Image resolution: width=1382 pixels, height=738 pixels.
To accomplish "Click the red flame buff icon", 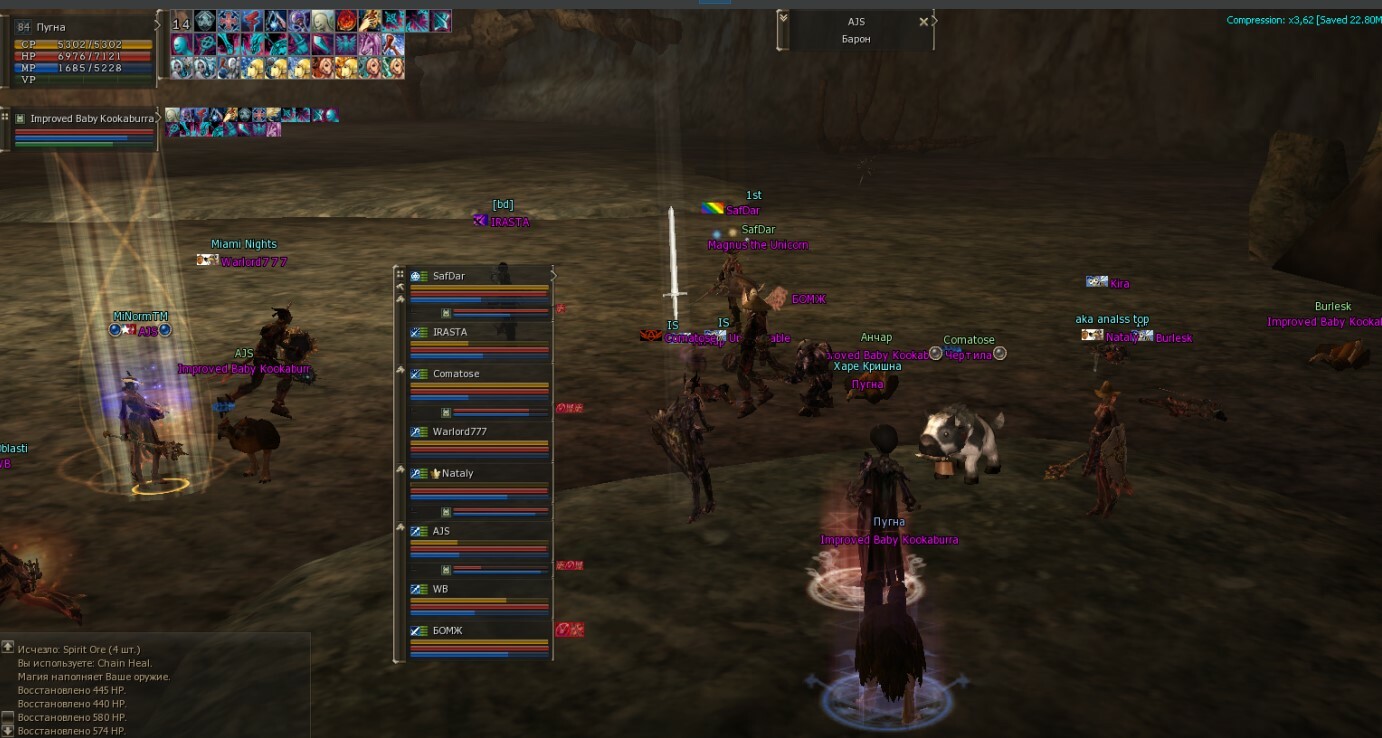I will pyautogui.click(x=346, y=21).
